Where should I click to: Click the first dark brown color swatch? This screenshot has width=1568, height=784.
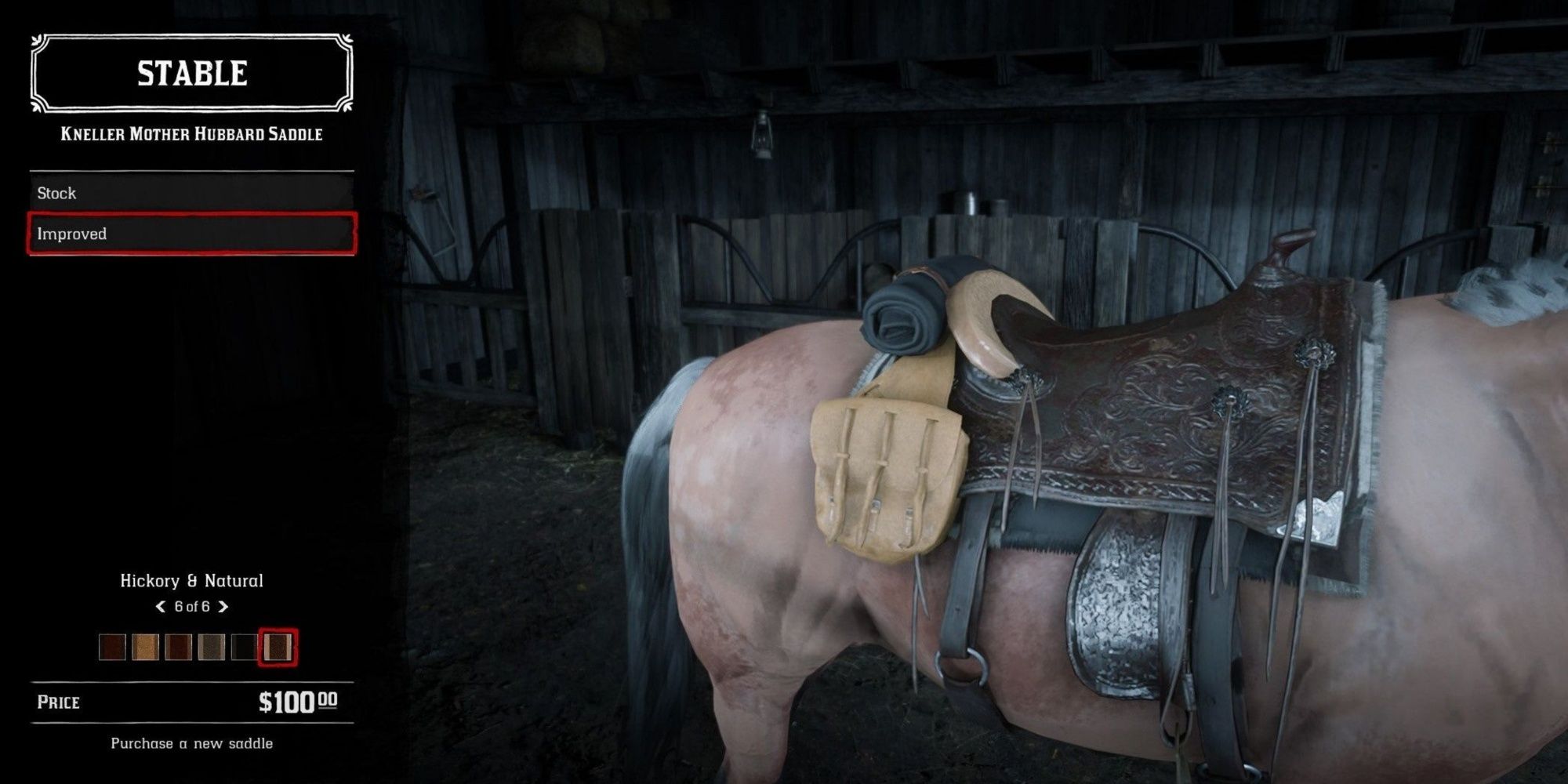click(112, 647)
